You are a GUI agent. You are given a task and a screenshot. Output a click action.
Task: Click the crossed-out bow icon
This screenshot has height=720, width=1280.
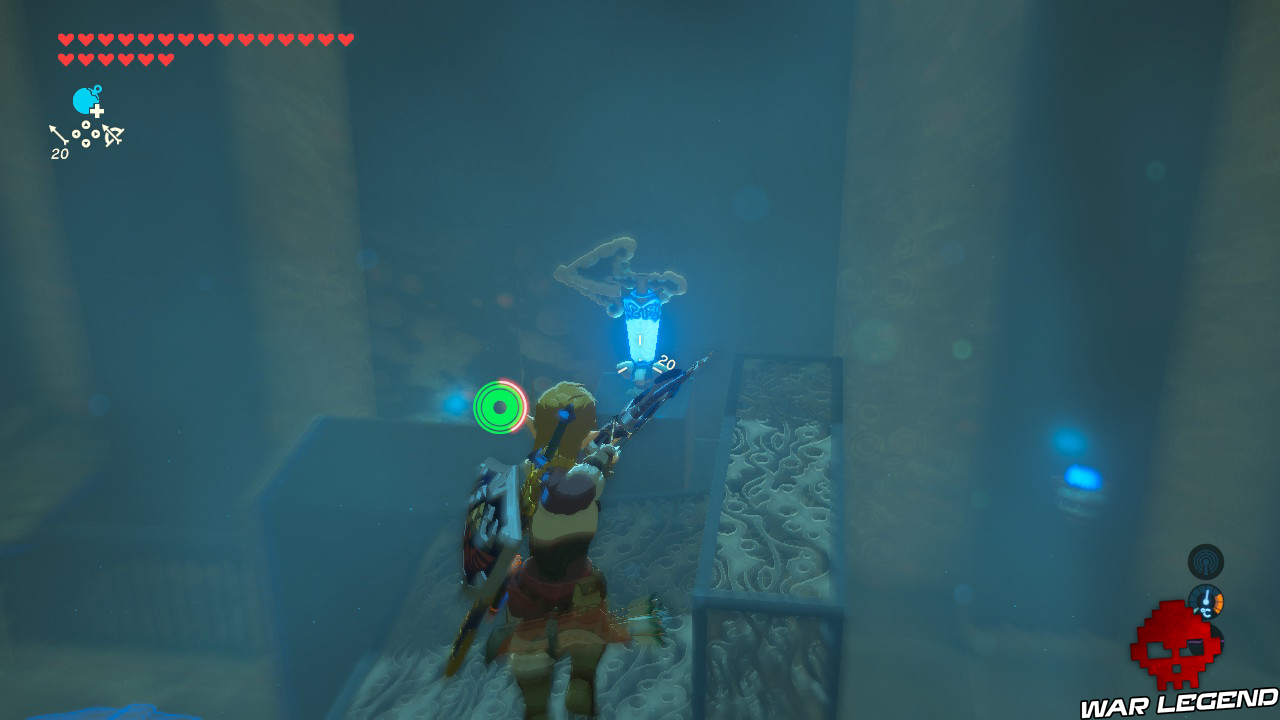coord(113,136)
